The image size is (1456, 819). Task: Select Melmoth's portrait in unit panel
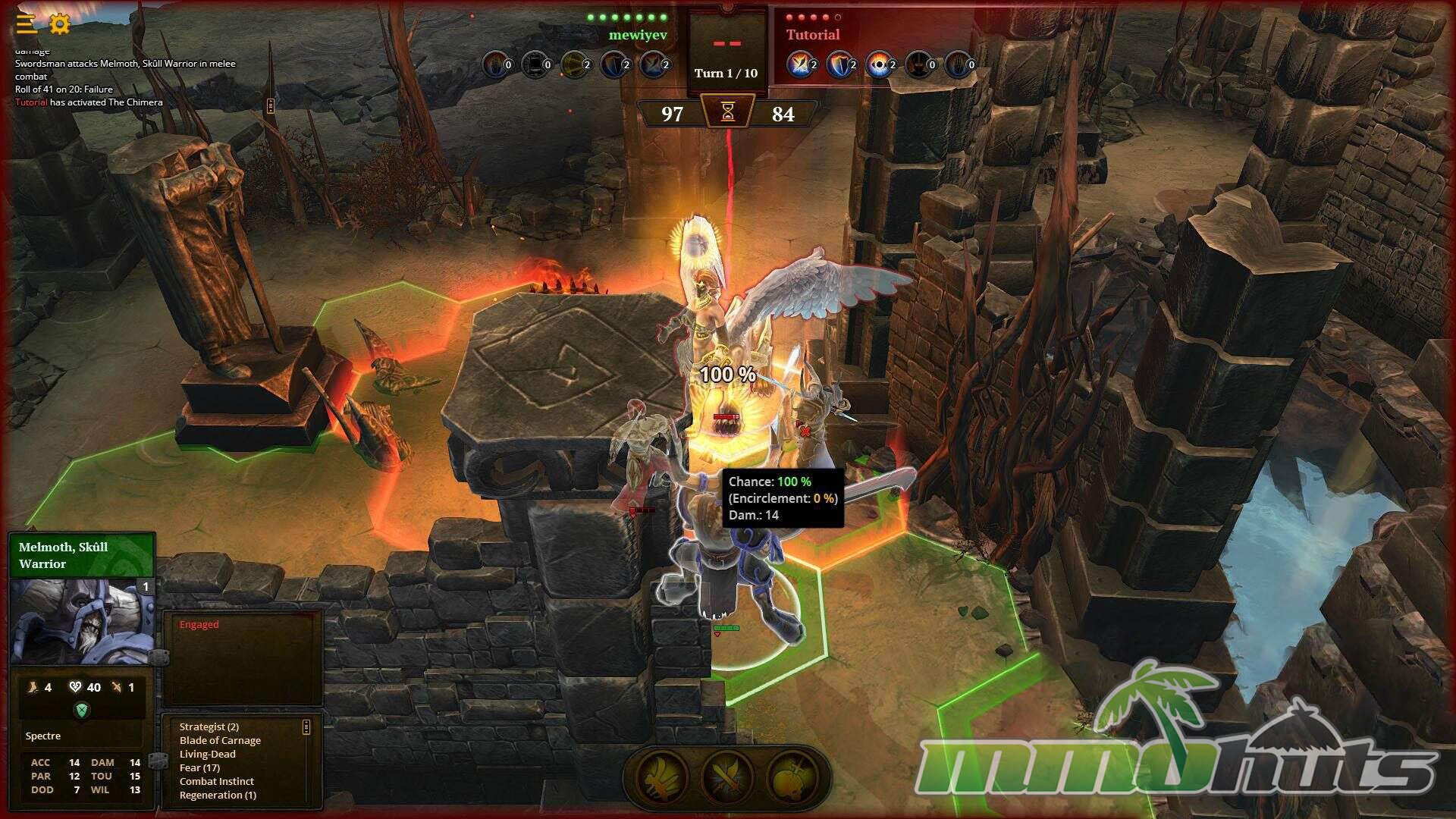tap(82, 622)
